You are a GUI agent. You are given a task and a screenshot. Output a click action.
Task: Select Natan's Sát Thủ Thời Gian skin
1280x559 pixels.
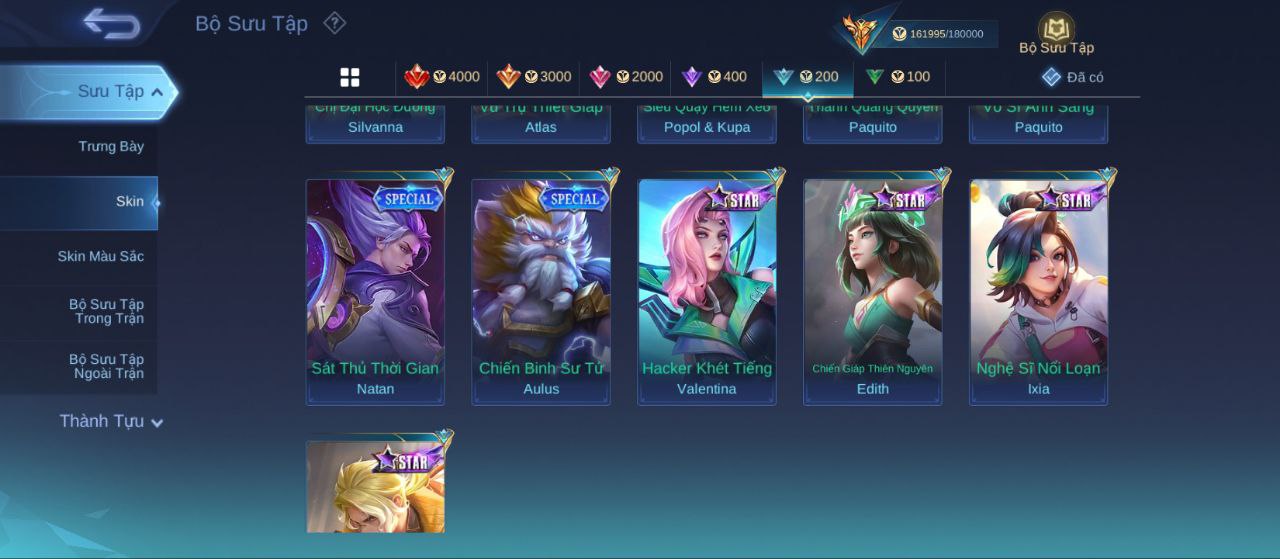(x=375, y=291)
